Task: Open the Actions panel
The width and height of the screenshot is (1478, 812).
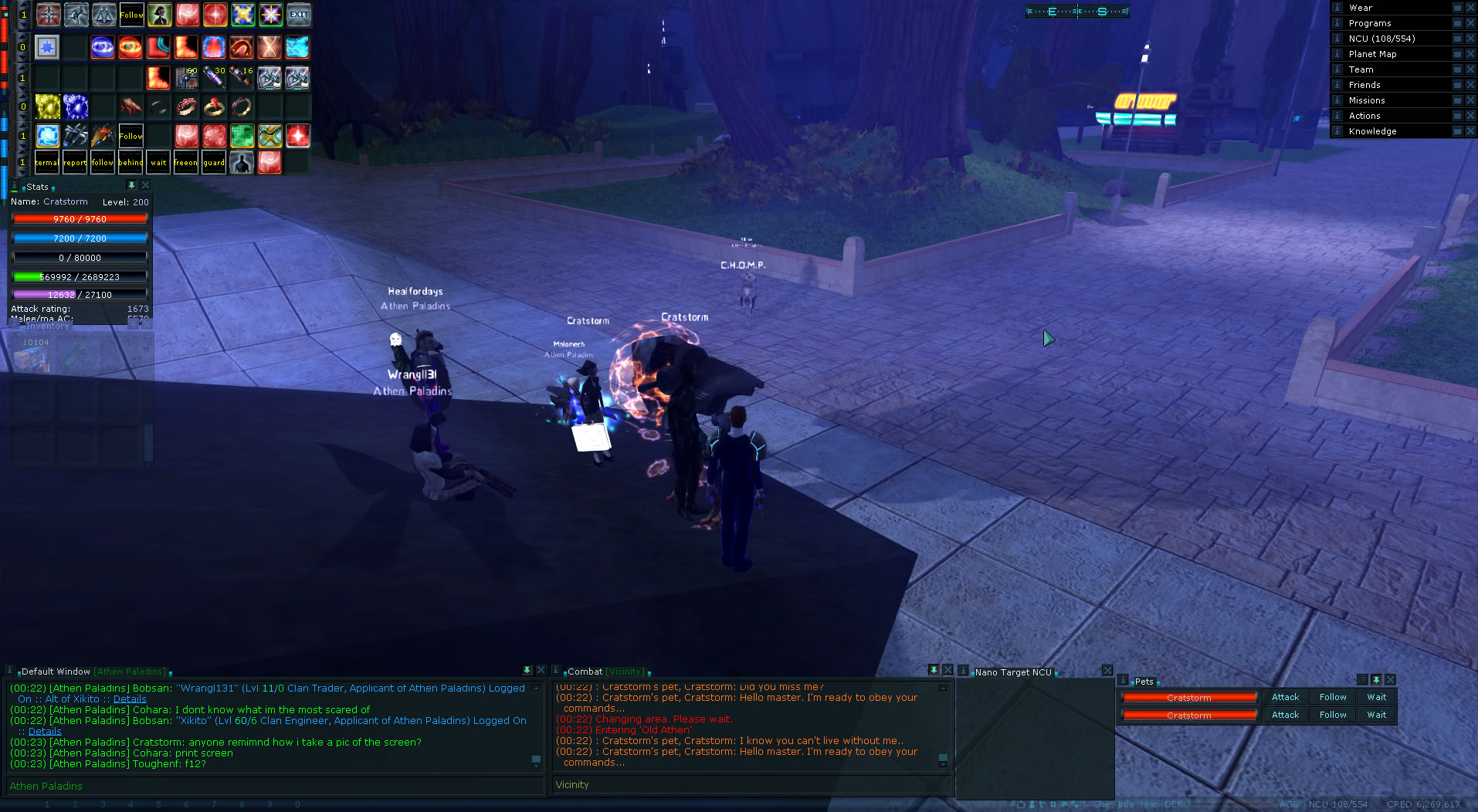Action: (1364, 116)
